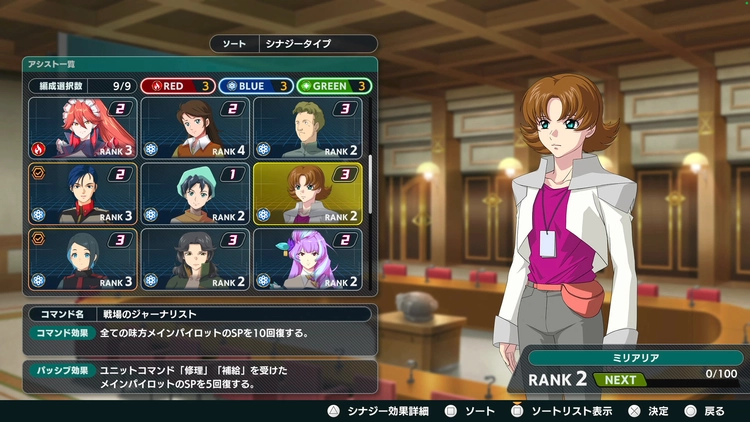The image size is (750, 422).
Task: Click the assist list scrollbar
Action: point(370,168)
